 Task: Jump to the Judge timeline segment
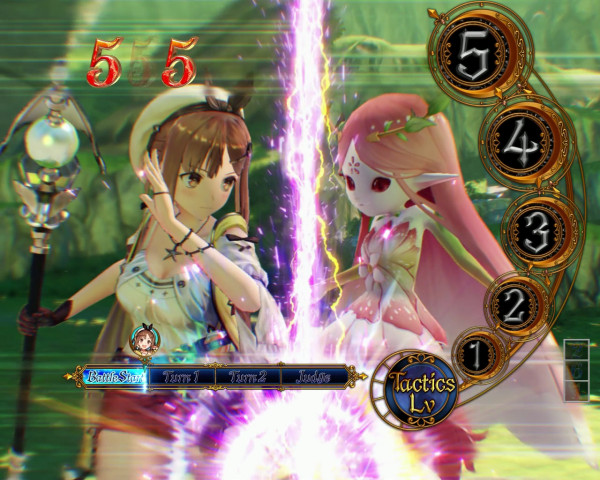(x=313, y=377)
